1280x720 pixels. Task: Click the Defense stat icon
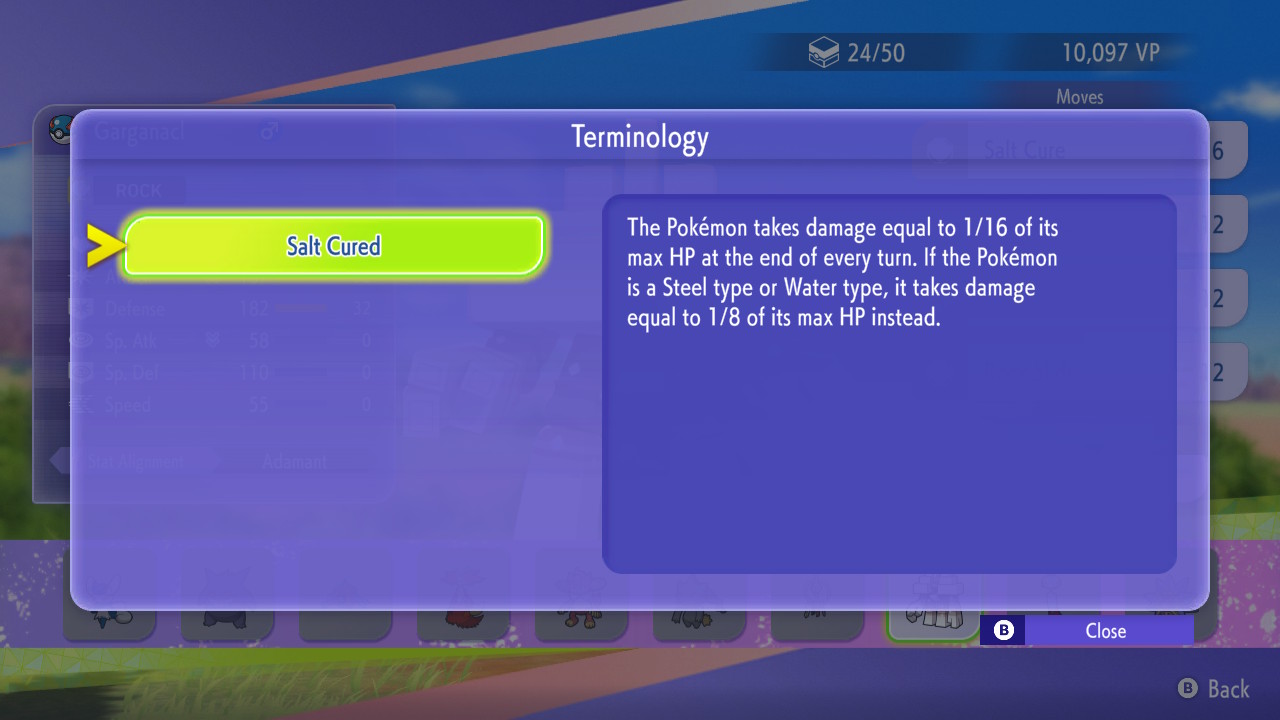tap(84, 308)
